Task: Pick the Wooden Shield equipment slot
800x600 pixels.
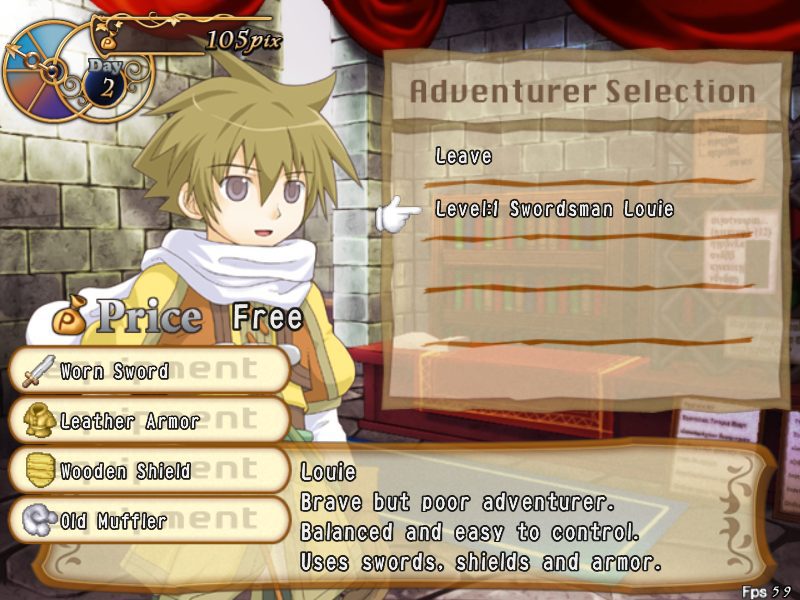Action: [150, 470]
